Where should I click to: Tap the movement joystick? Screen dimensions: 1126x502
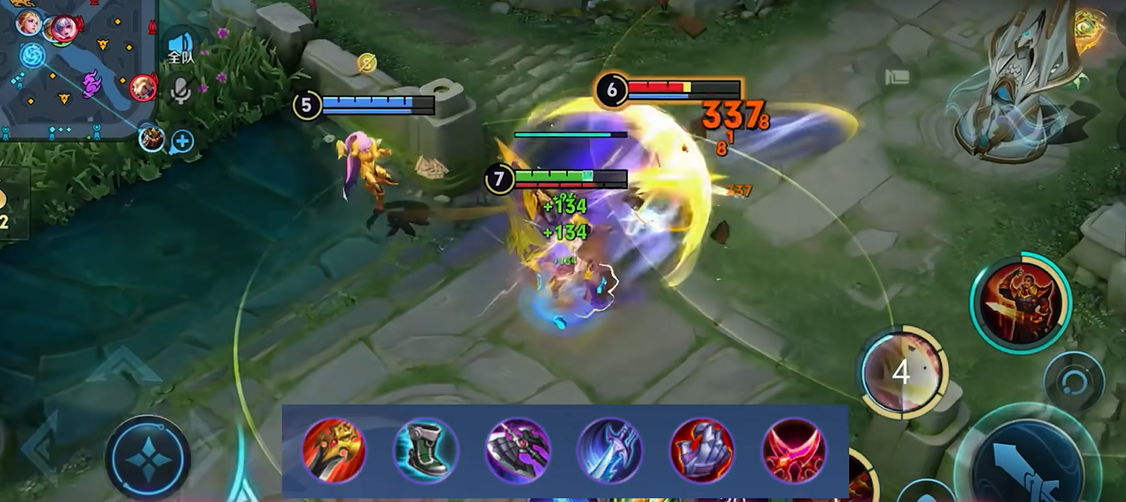point(148,458)
